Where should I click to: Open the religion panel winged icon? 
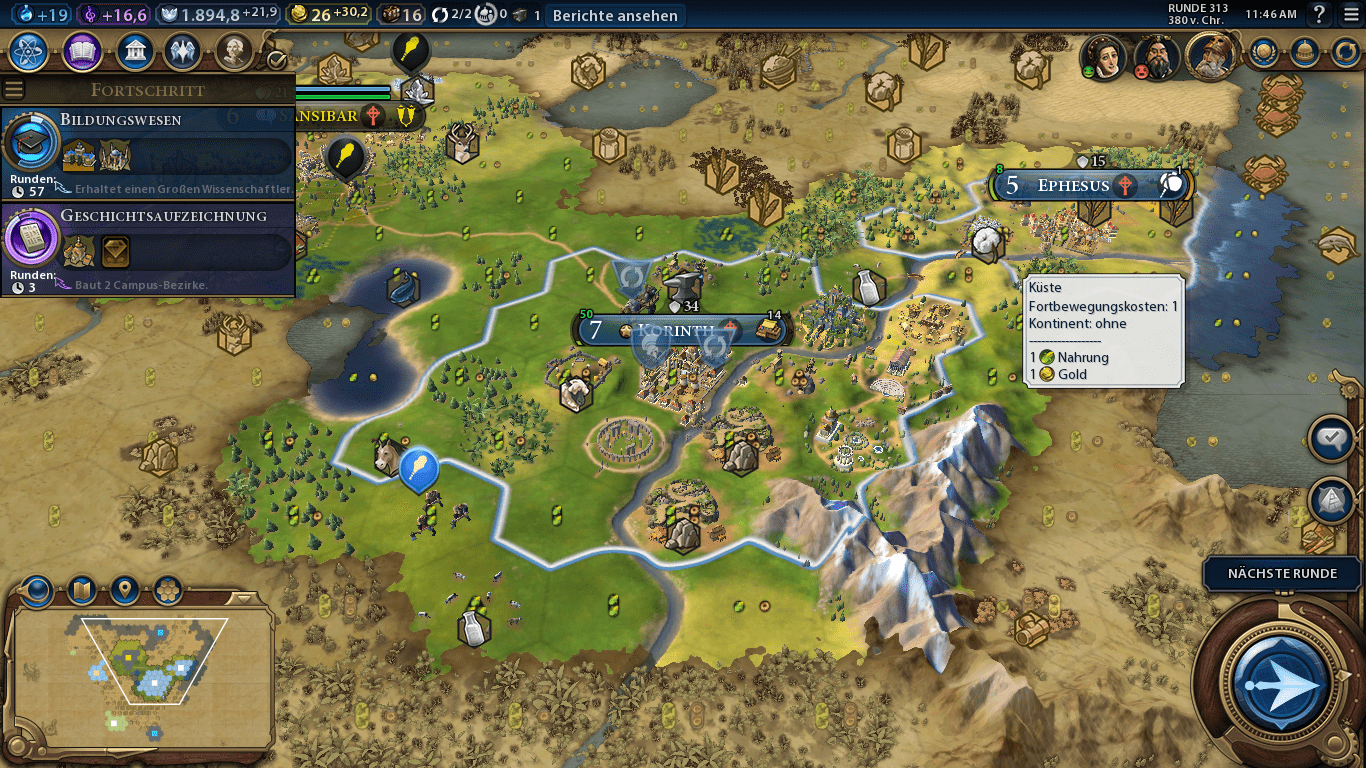click(x=183, y=50)
